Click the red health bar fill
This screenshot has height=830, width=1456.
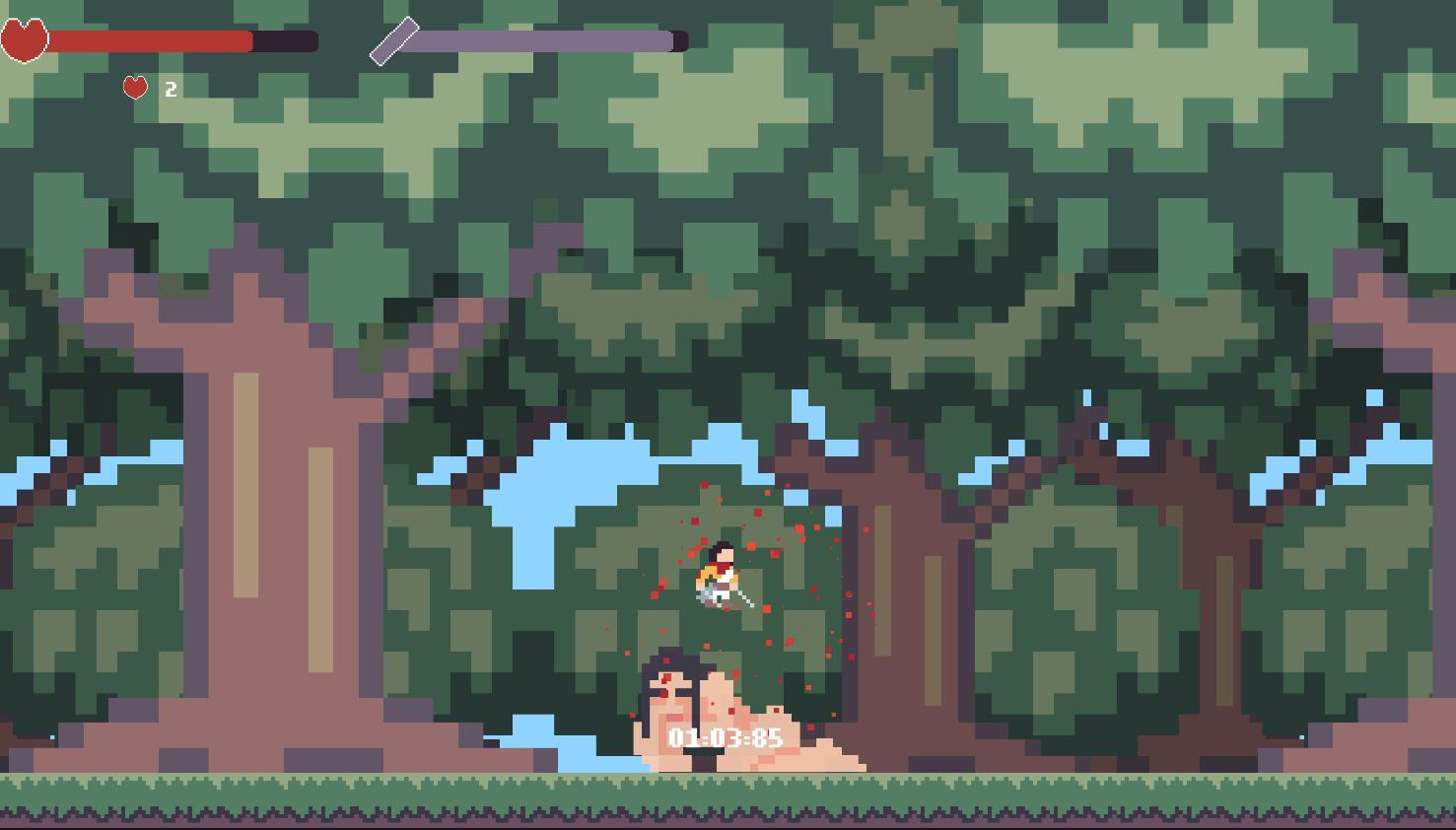coord(148,40)
